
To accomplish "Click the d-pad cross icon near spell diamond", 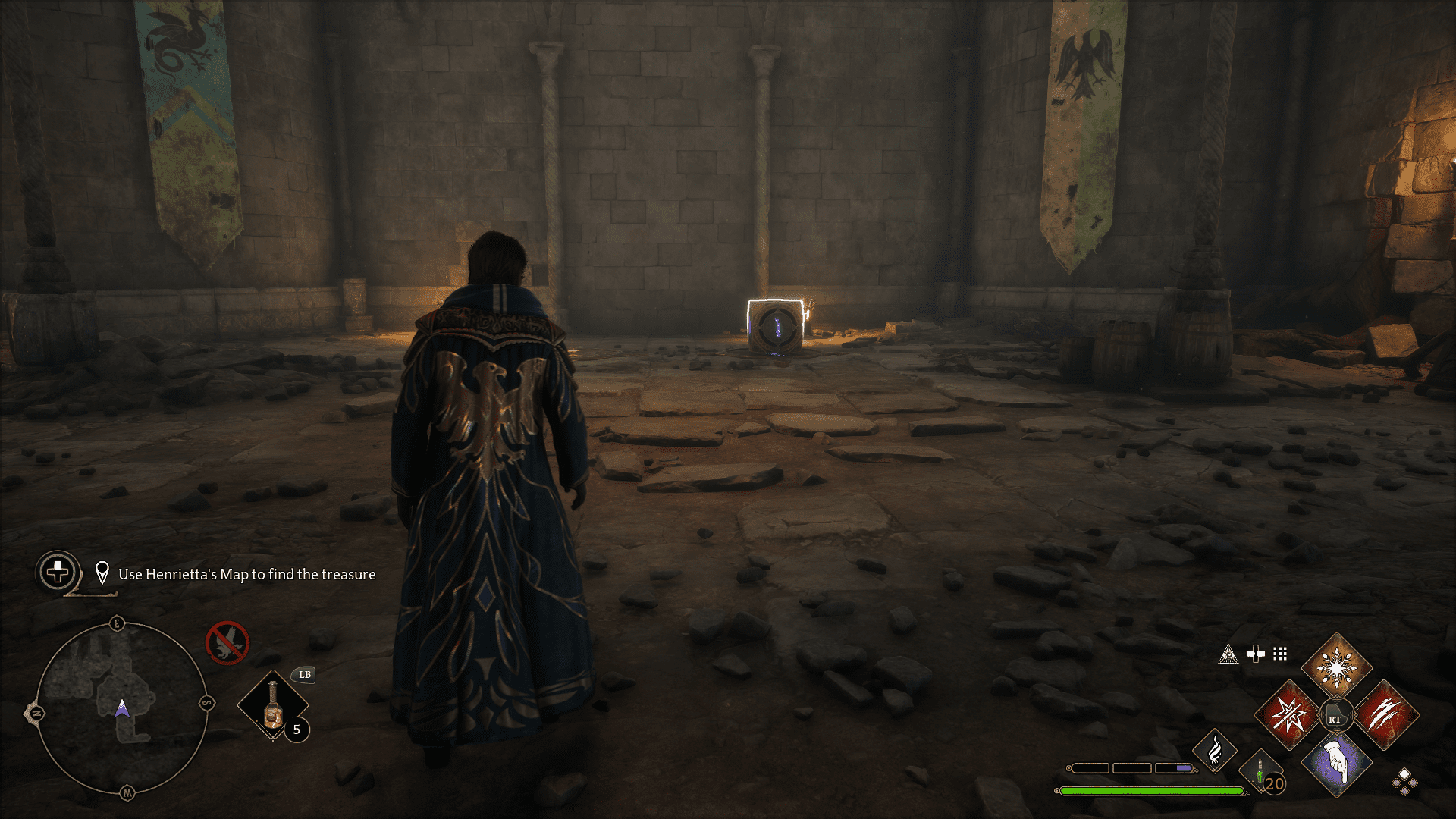I will point(1255,654).
